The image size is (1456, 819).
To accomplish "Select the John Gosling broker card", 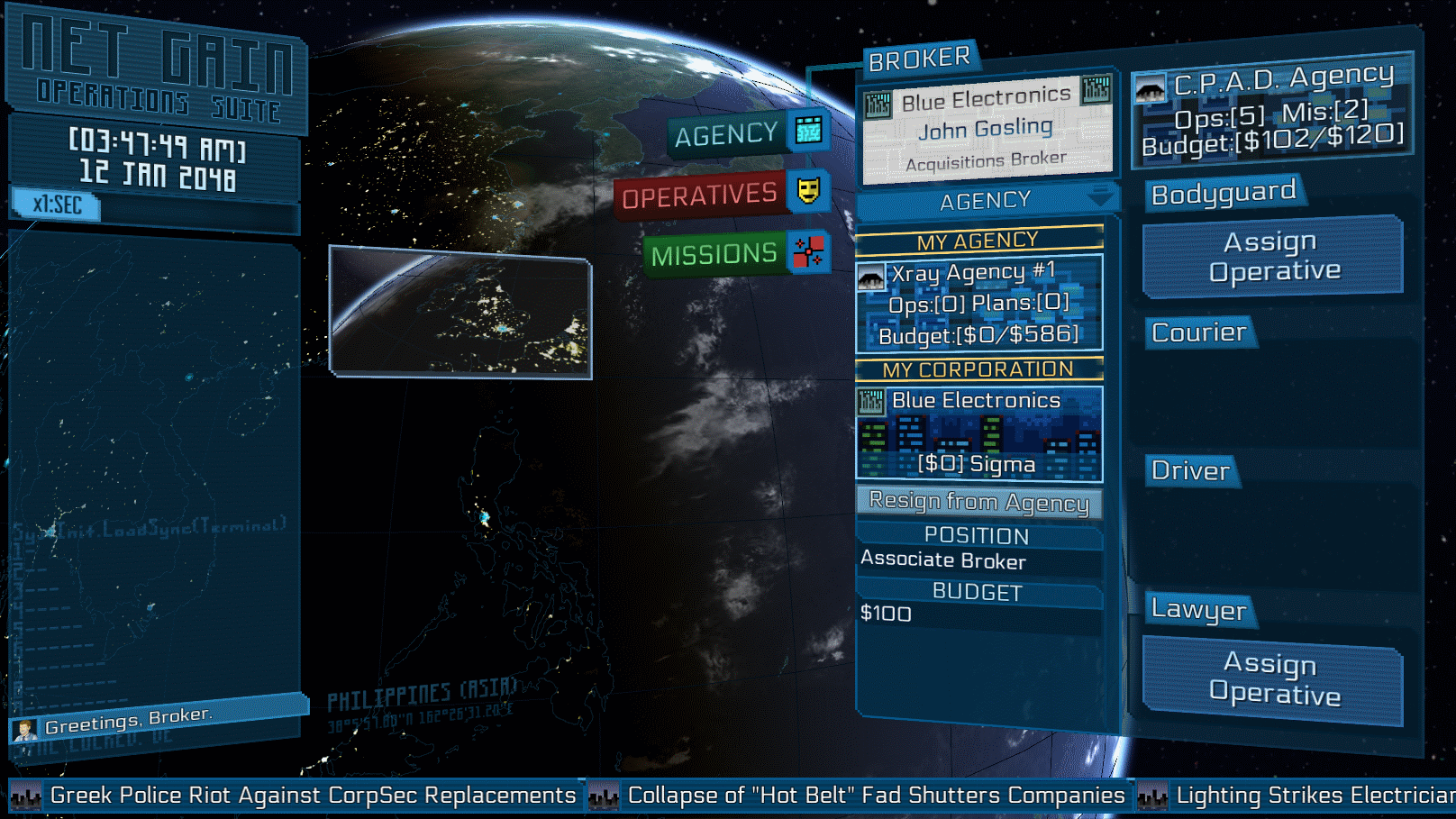I will pyautogui.click(x=987, y=129).
